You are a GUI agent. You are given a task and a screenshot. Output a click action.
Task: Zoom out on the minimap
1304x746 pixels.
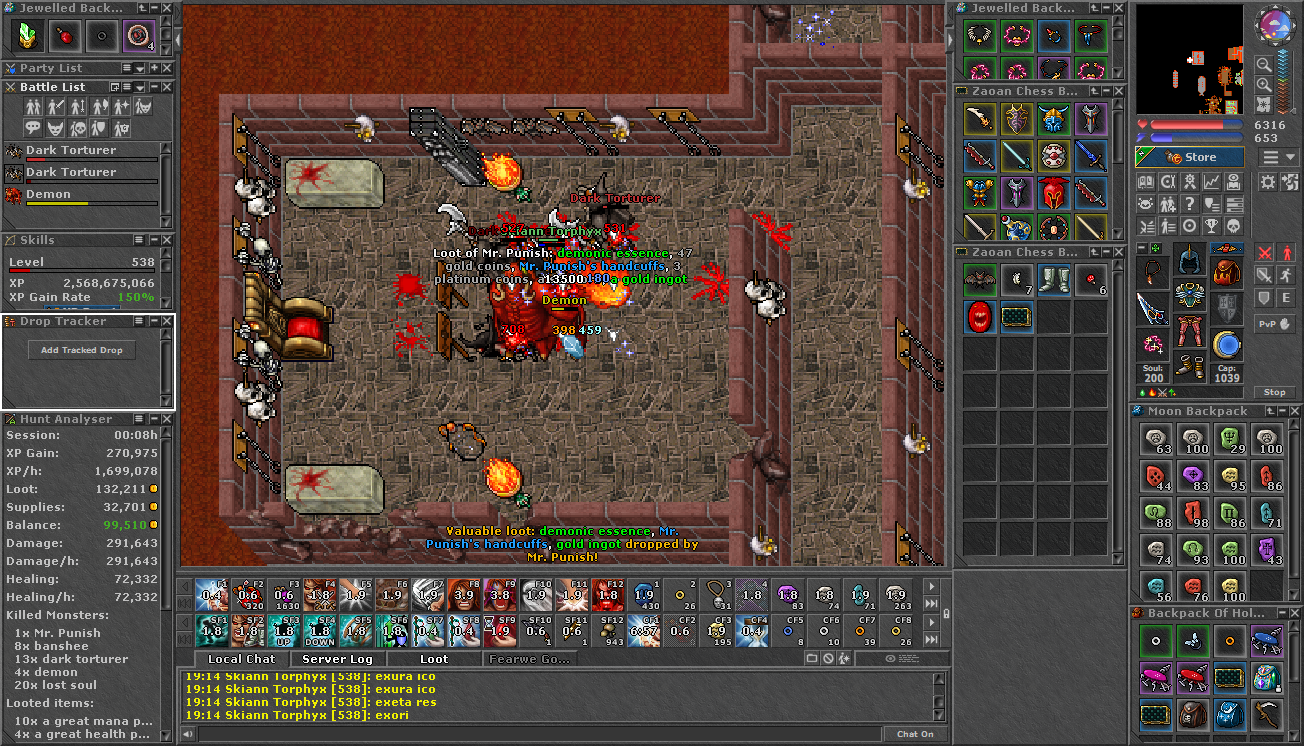click(1265, 84)
